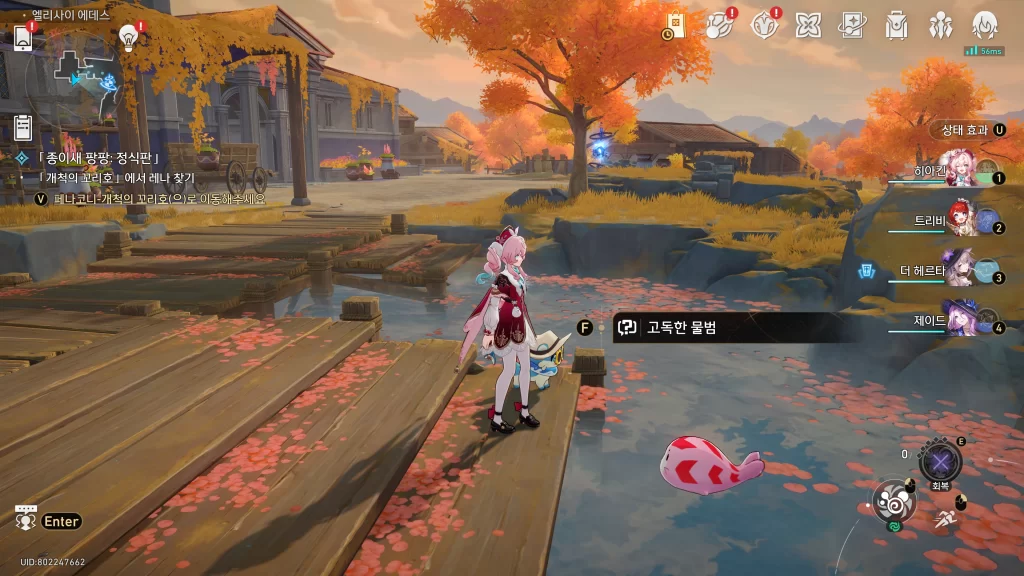Click the star-emblem event icon with alert
This screenshot has height=576, width=1024.
763,26
